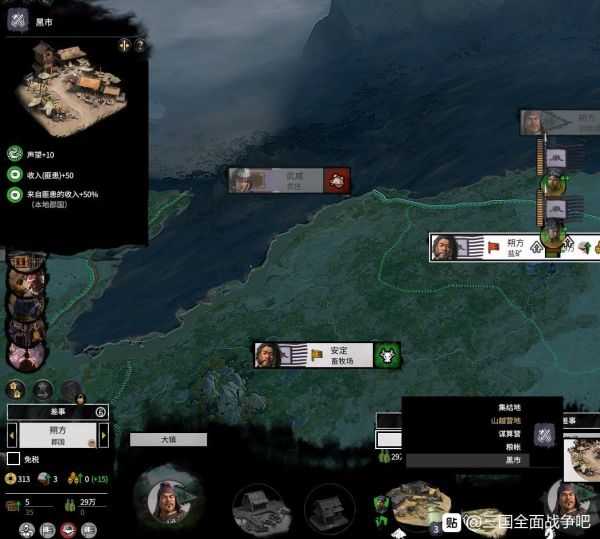The width and height of the screenshot is (600, 539).
Task: Click the 大镇 settlement label
Action: (168, 439)
